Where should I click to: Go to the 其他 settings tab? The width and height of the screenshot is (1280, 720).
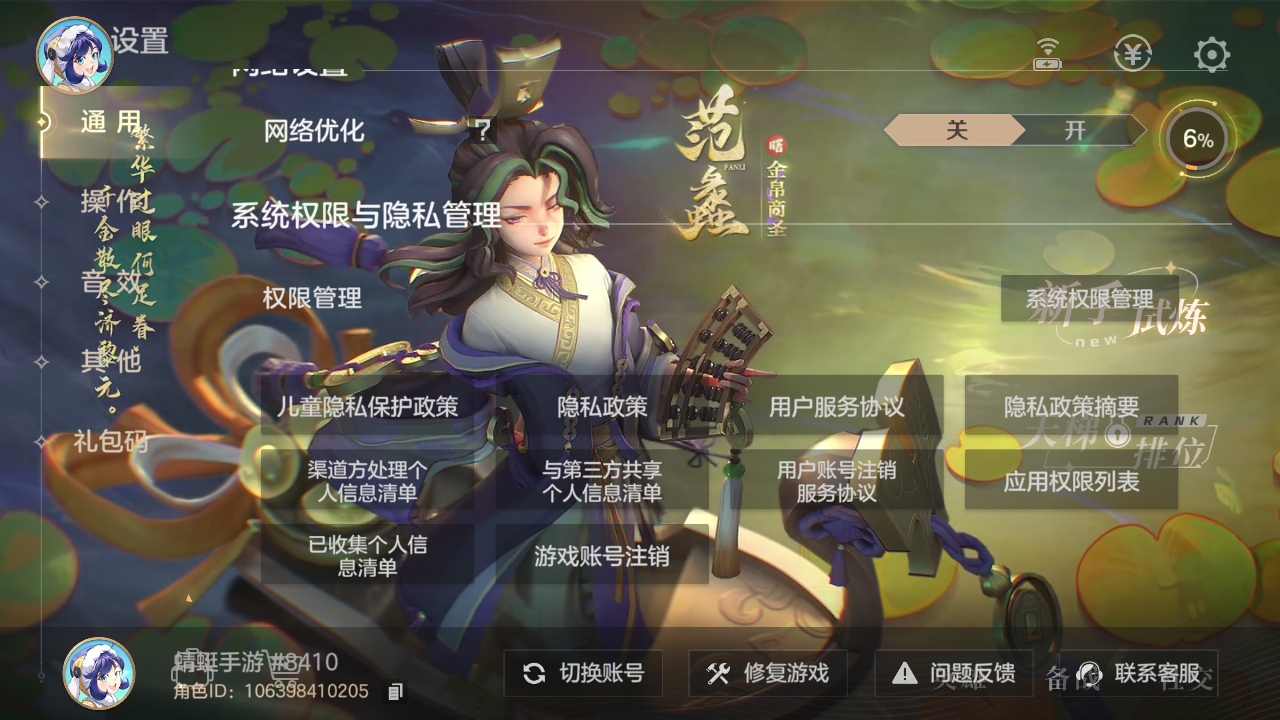point(110,362)
